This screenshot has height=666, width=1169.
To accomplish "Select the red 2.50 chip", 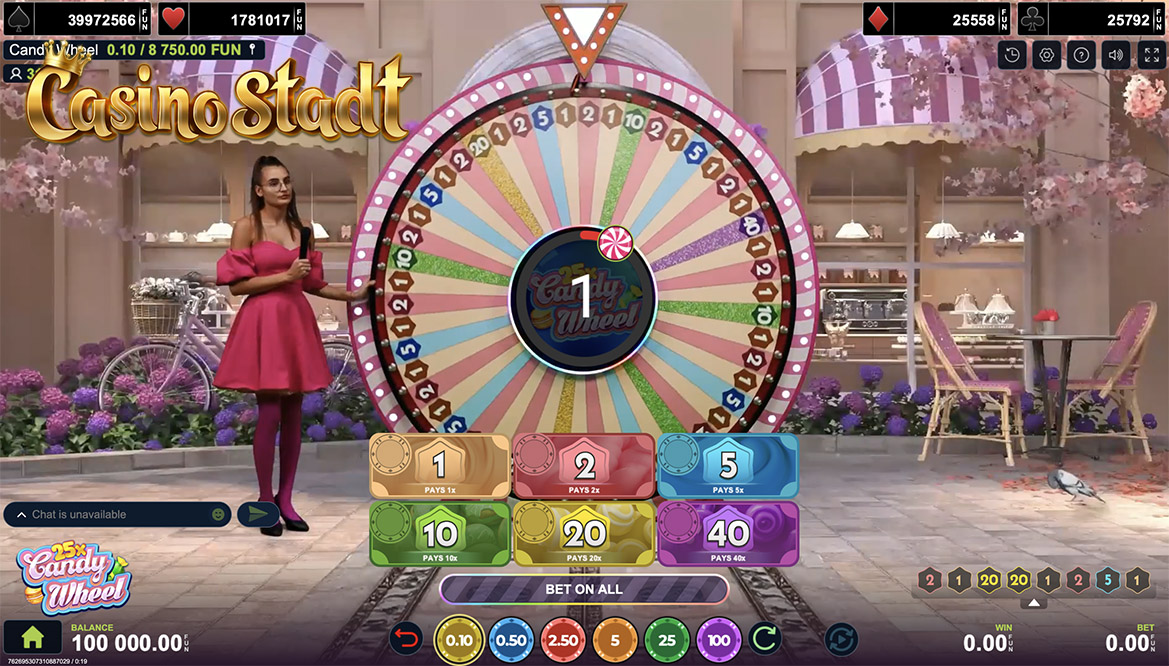I will 564,640.
